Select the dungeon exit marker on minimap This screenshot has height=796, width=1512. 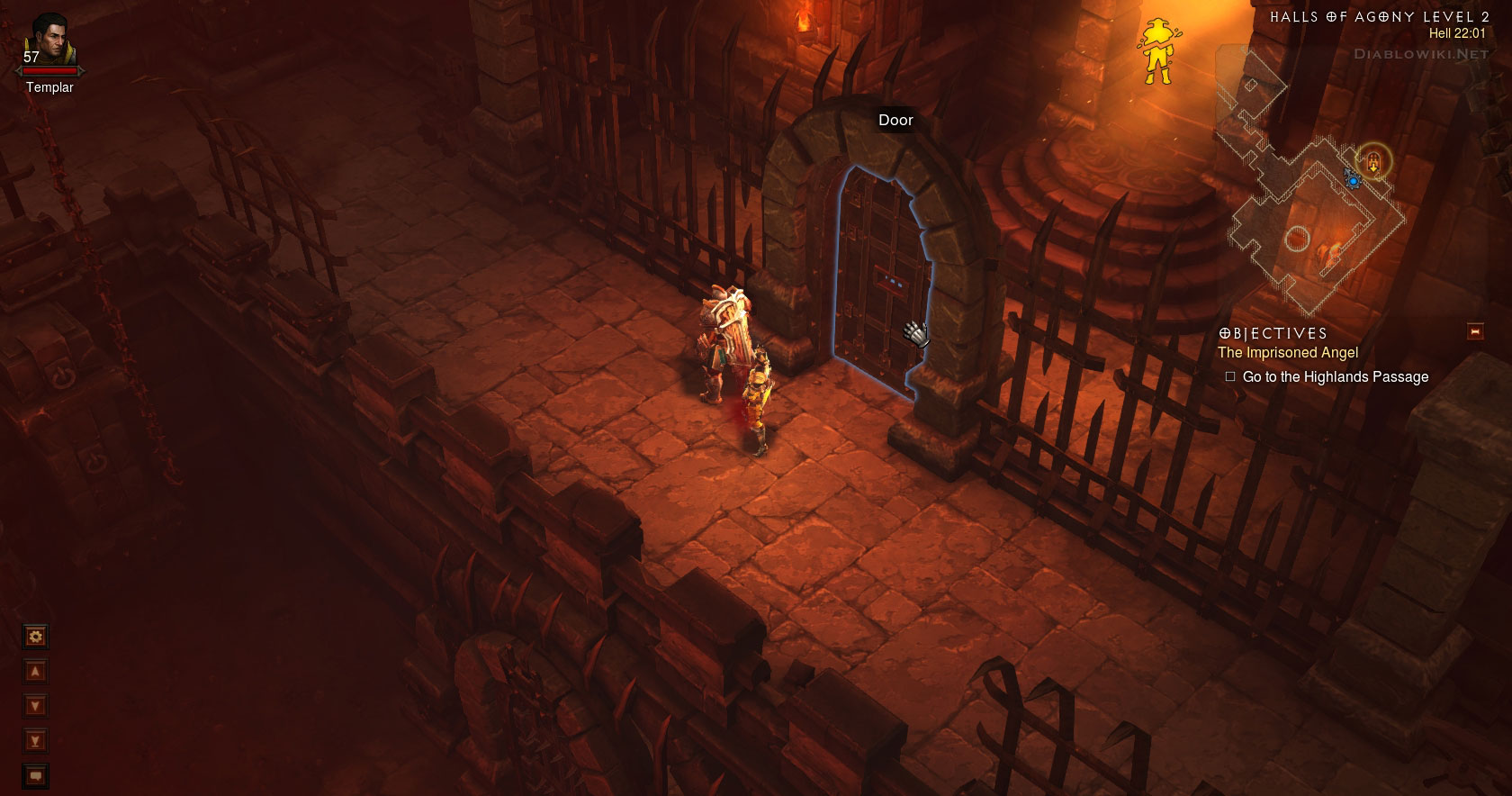click(1373, 163)
